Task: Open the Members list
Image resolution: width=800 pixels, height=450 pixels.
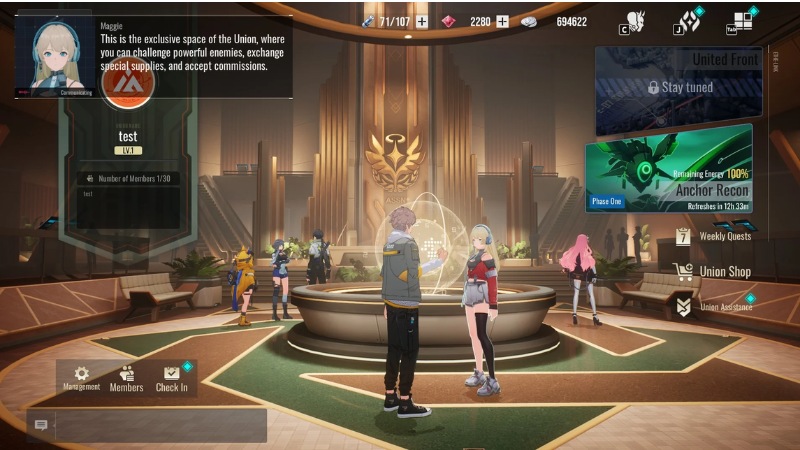Action: (x=126, y=377)
